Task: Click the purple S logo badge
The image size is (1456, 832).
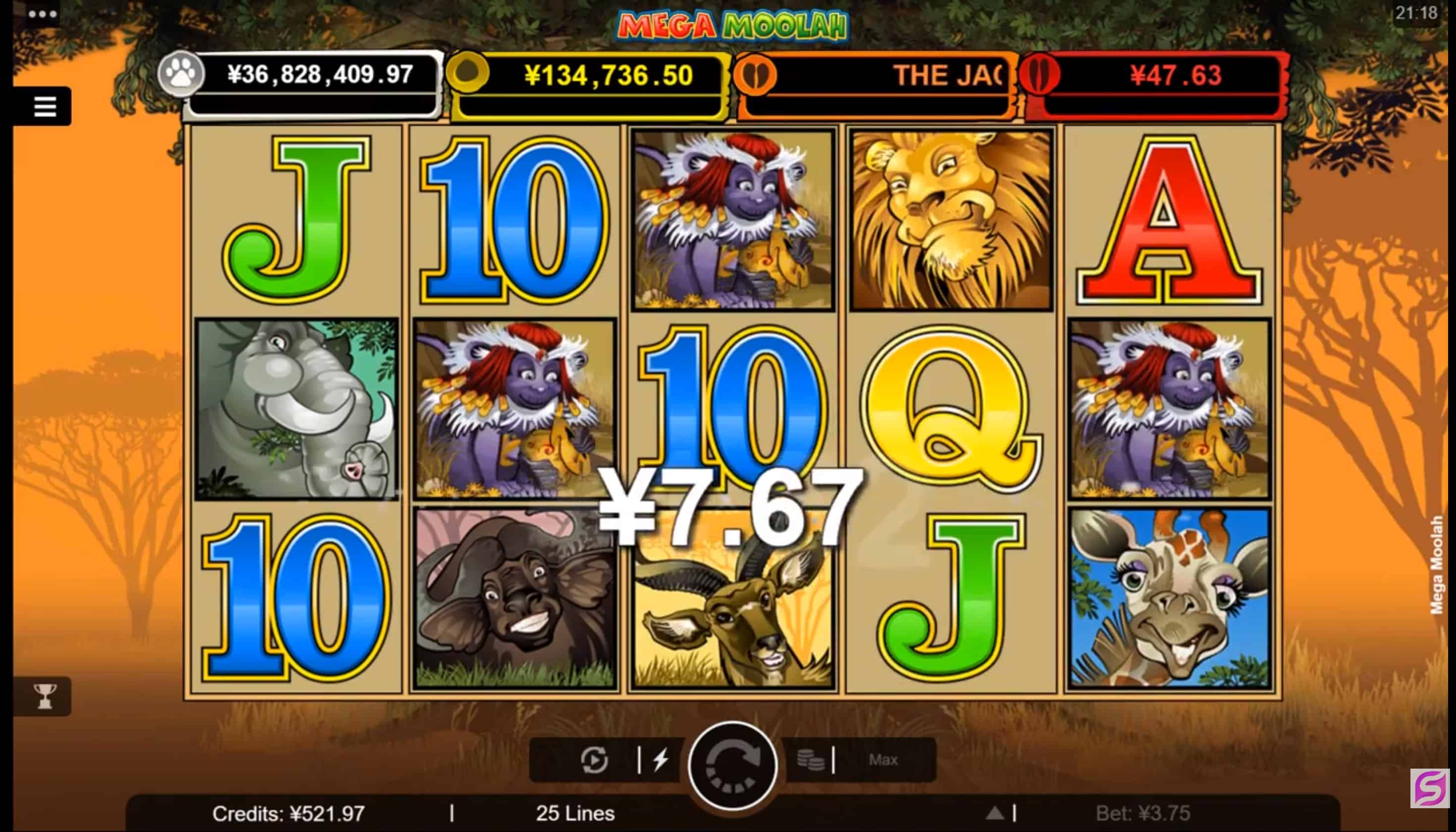Action: coord(1430,788)
